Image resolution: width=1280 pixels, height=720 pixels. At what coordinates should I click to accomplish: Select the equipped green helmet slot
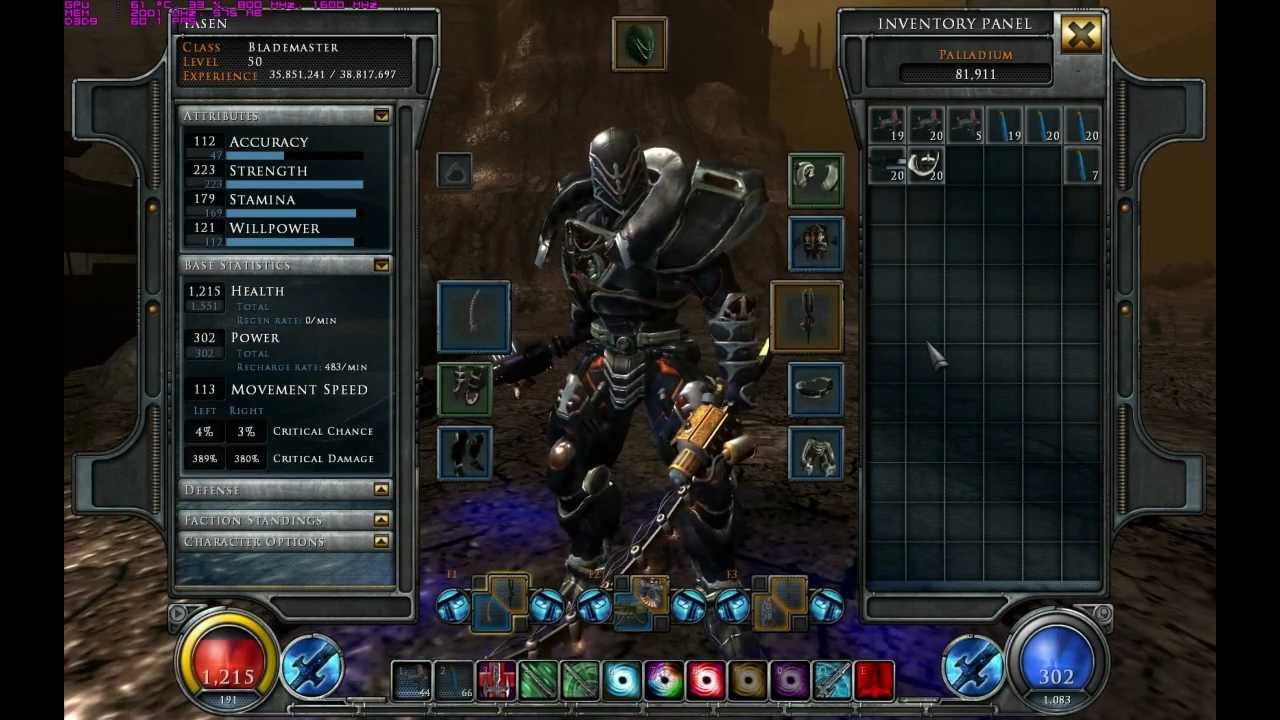639,44
